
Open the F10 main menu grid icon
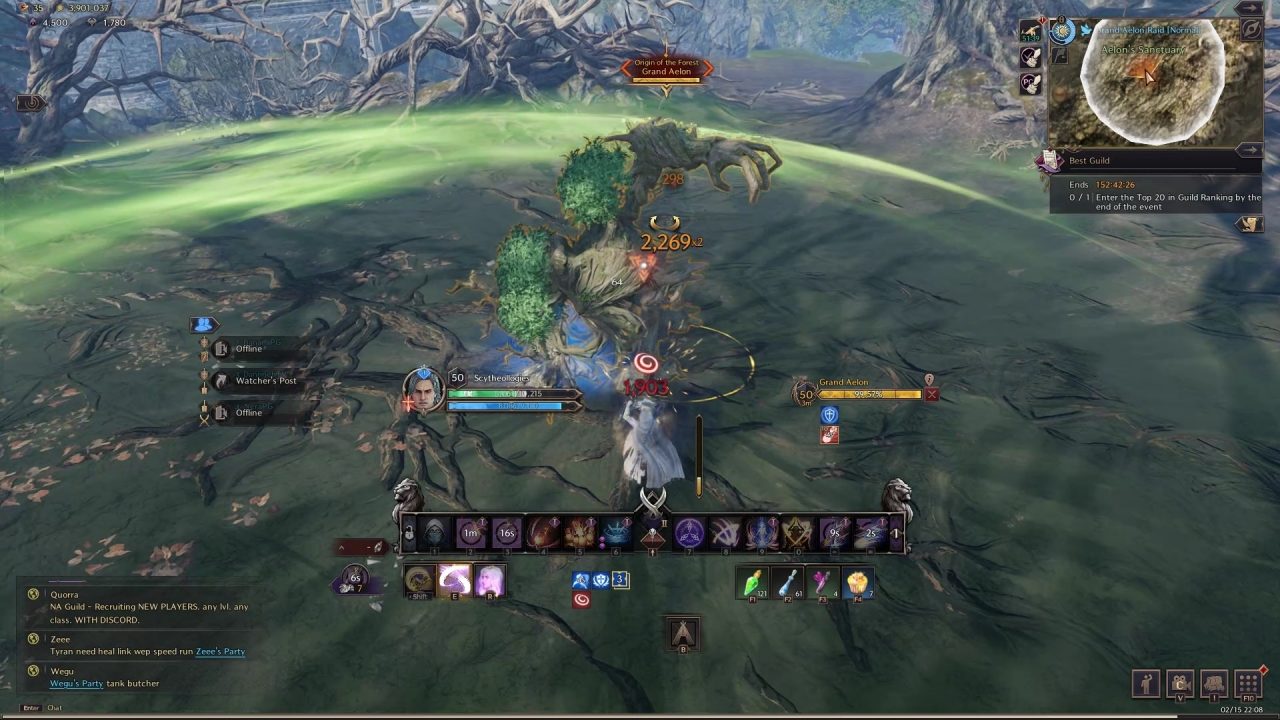1247,685
